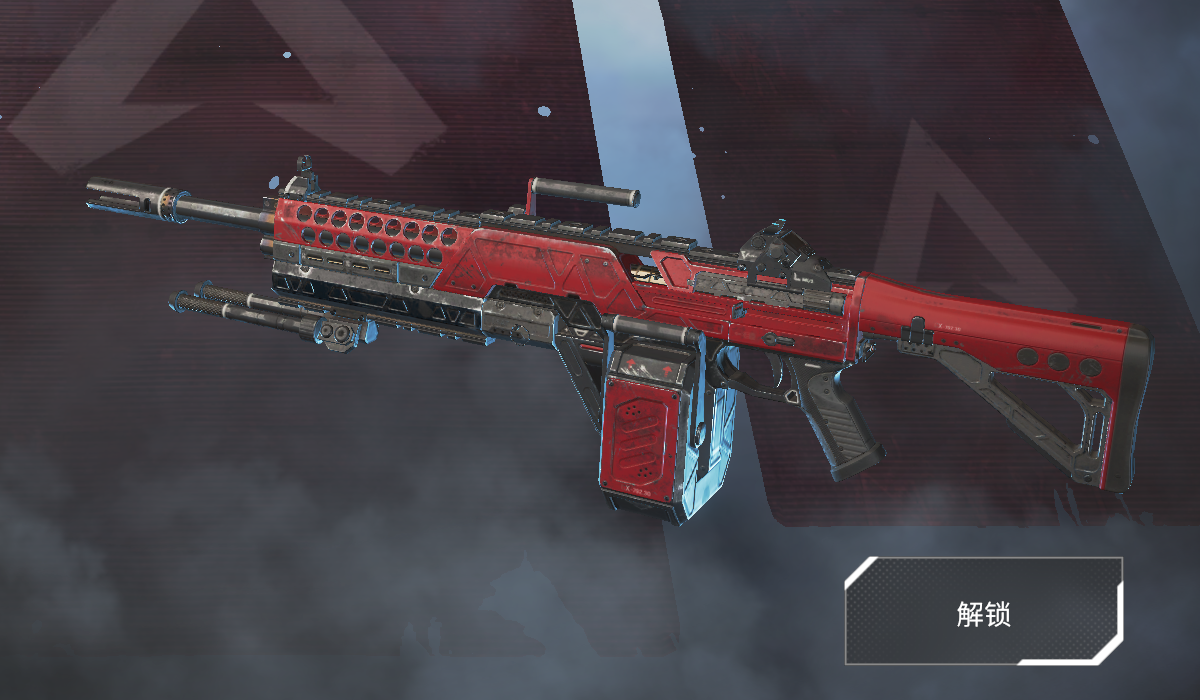The height and width of the screenshot is (700, 1200).
Task: Click the 解锁 (Unlock) button
Action: [984, 612]
